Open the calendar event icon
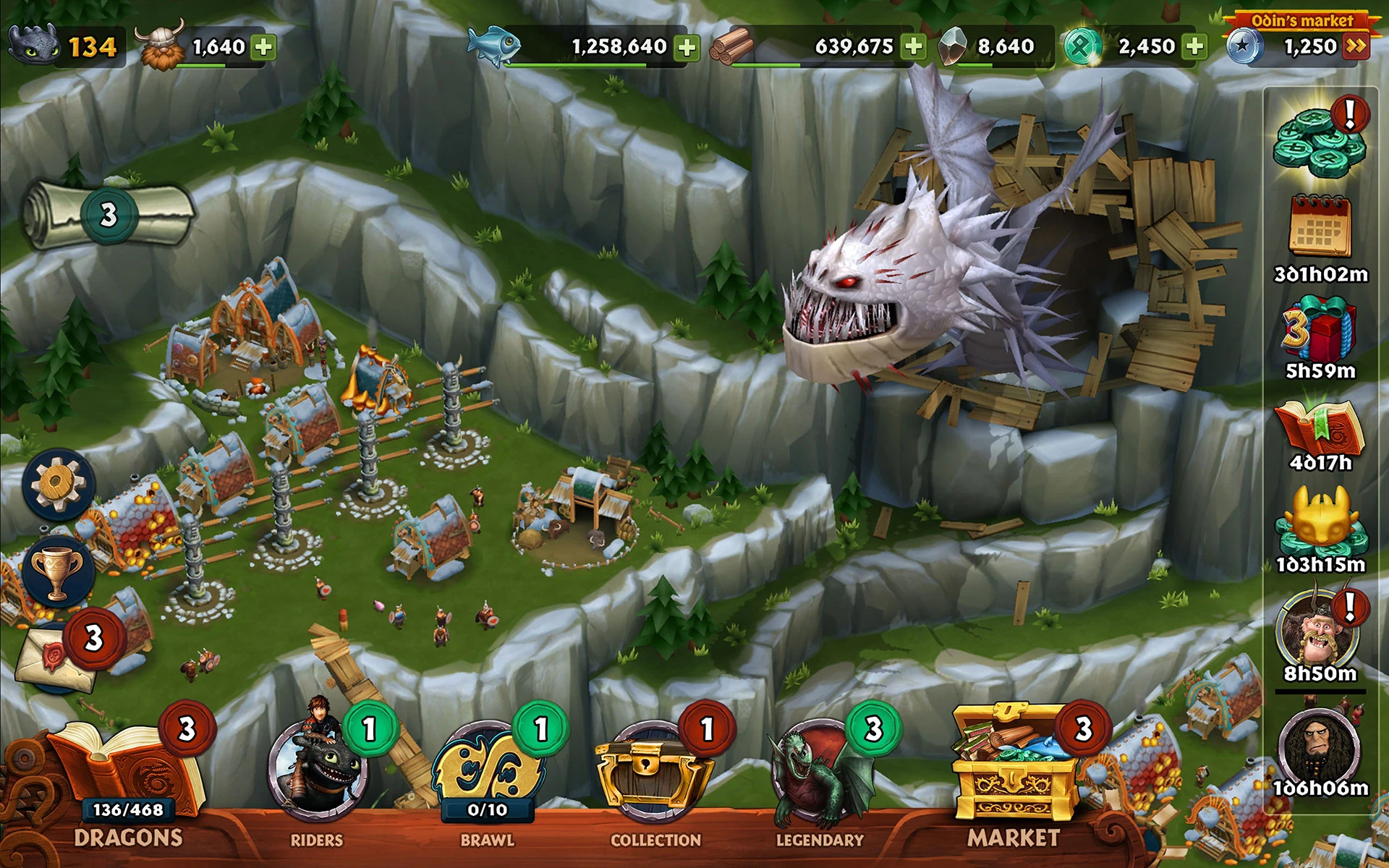The height and width of the screenshot is (868, 1389). (x=1320, y=226)
